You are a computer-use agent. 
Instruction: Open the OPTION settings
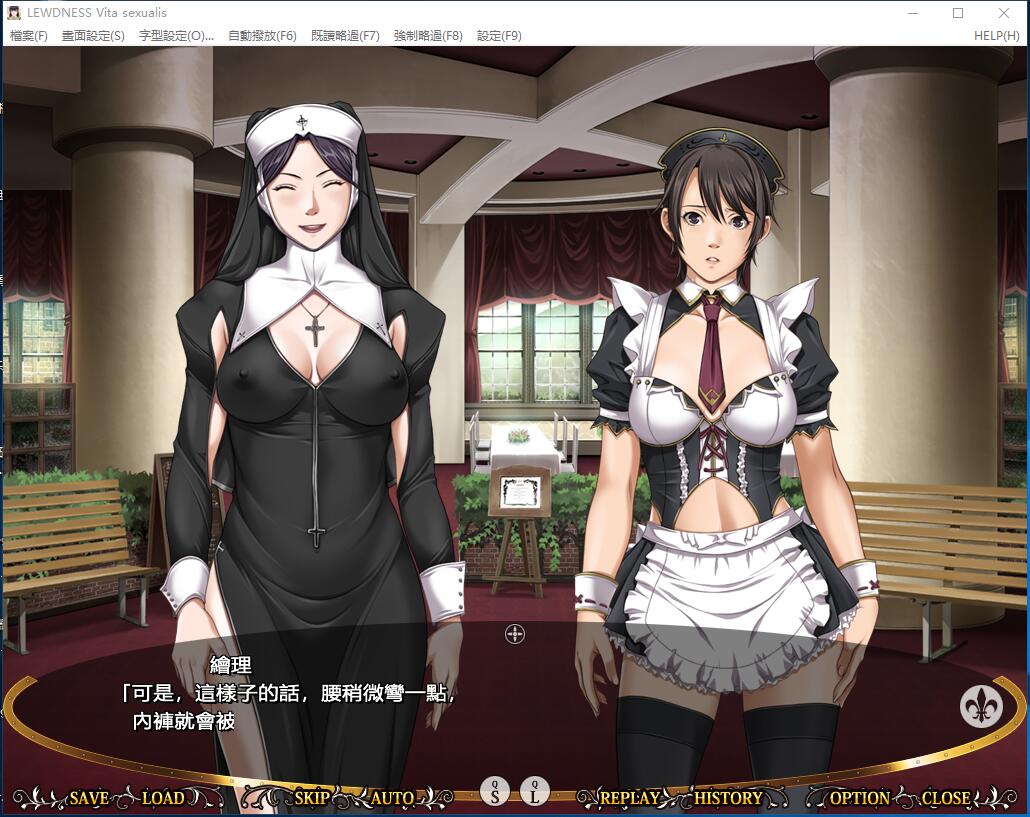[x=859, y=798]
